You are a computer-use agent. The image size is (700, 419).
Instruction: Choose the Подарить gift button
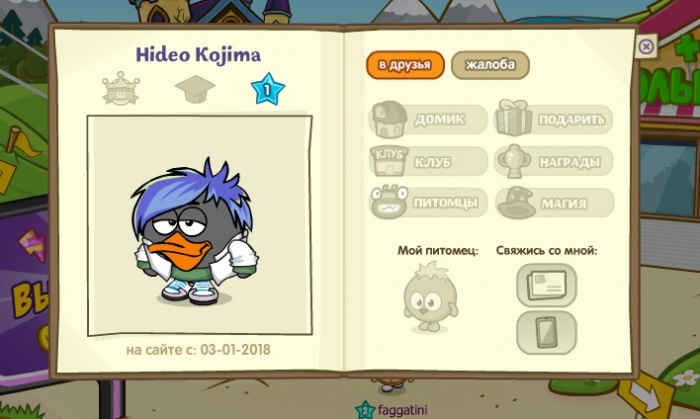[553, 120]
